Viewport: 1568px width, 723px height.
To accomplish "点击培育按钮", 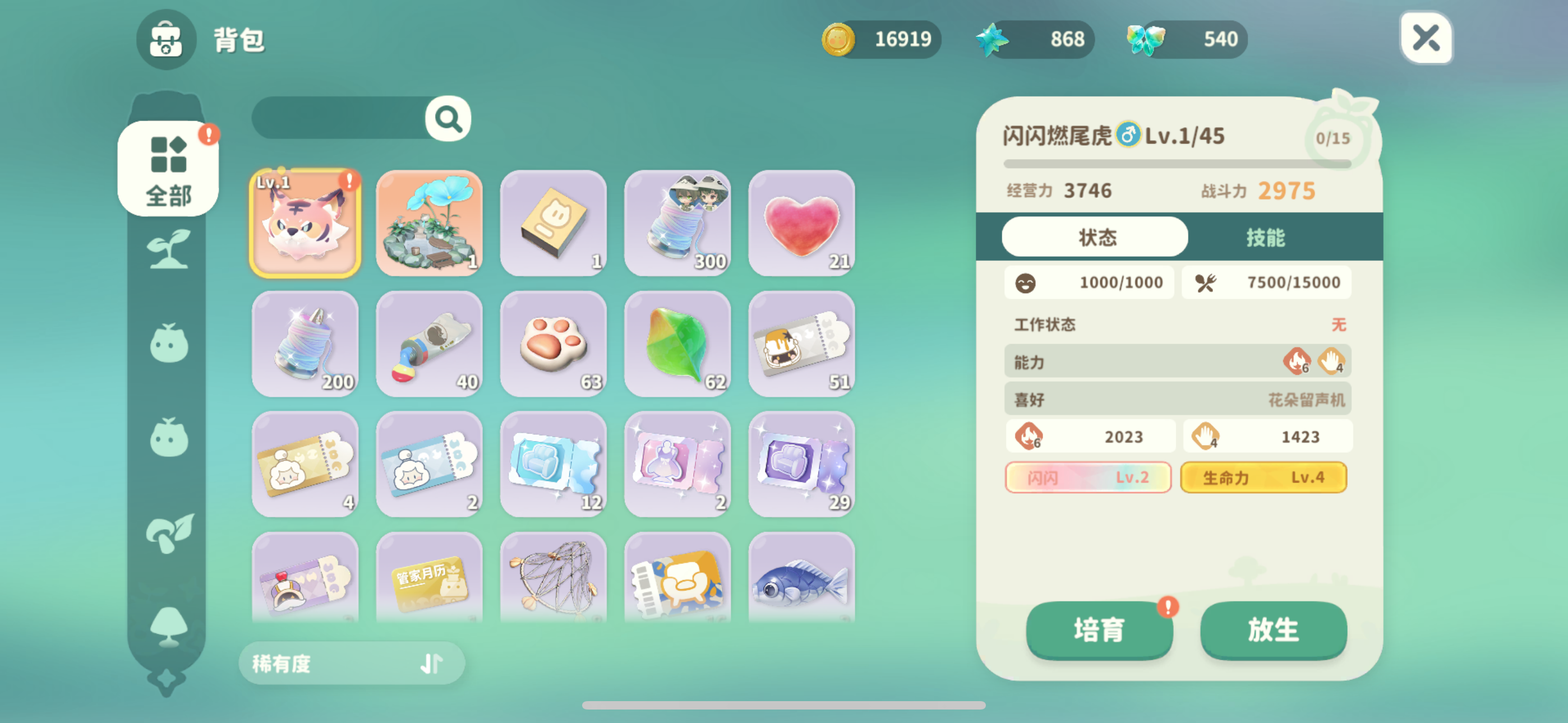I will (1099, 630).
